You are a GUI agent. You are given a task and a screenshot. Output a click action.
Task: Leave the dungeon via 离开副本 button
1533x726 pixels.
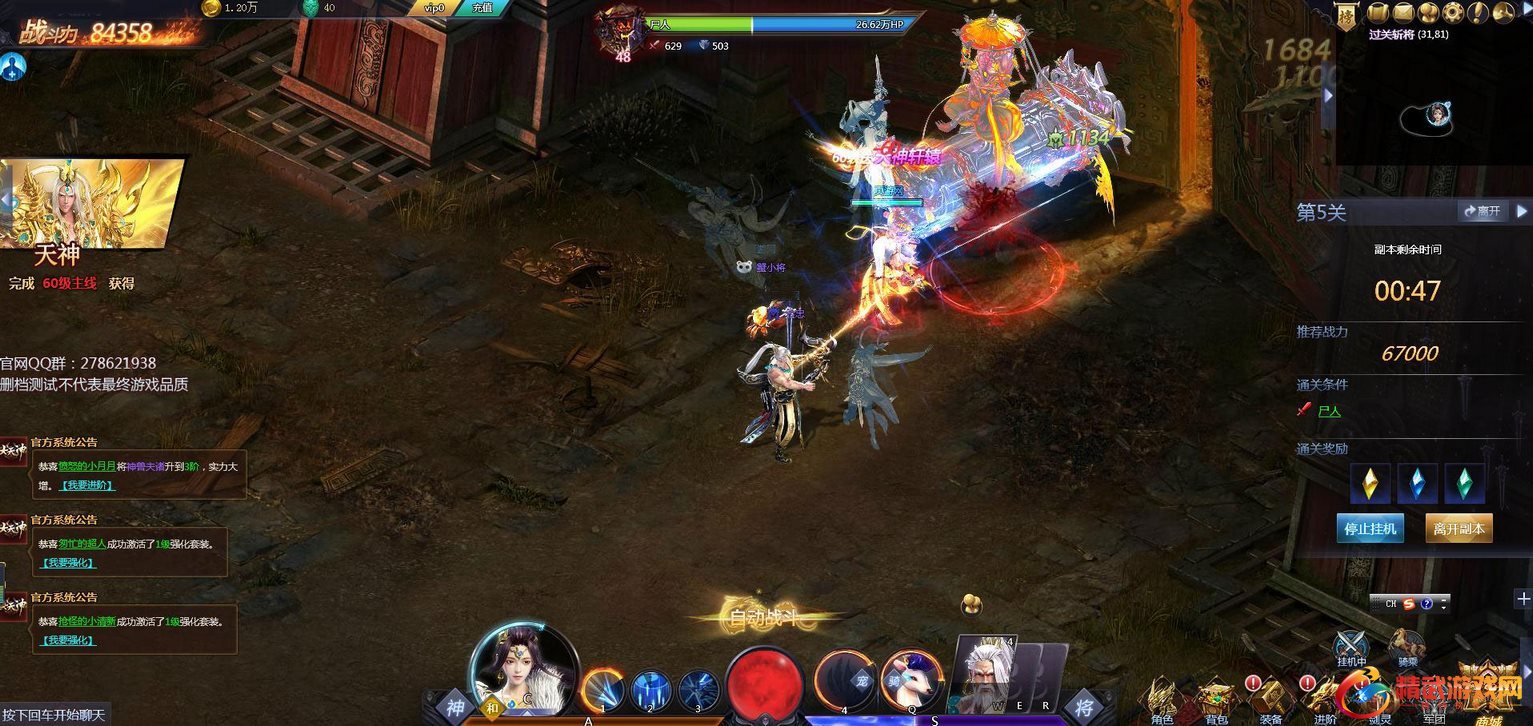tap(1459, 528)
